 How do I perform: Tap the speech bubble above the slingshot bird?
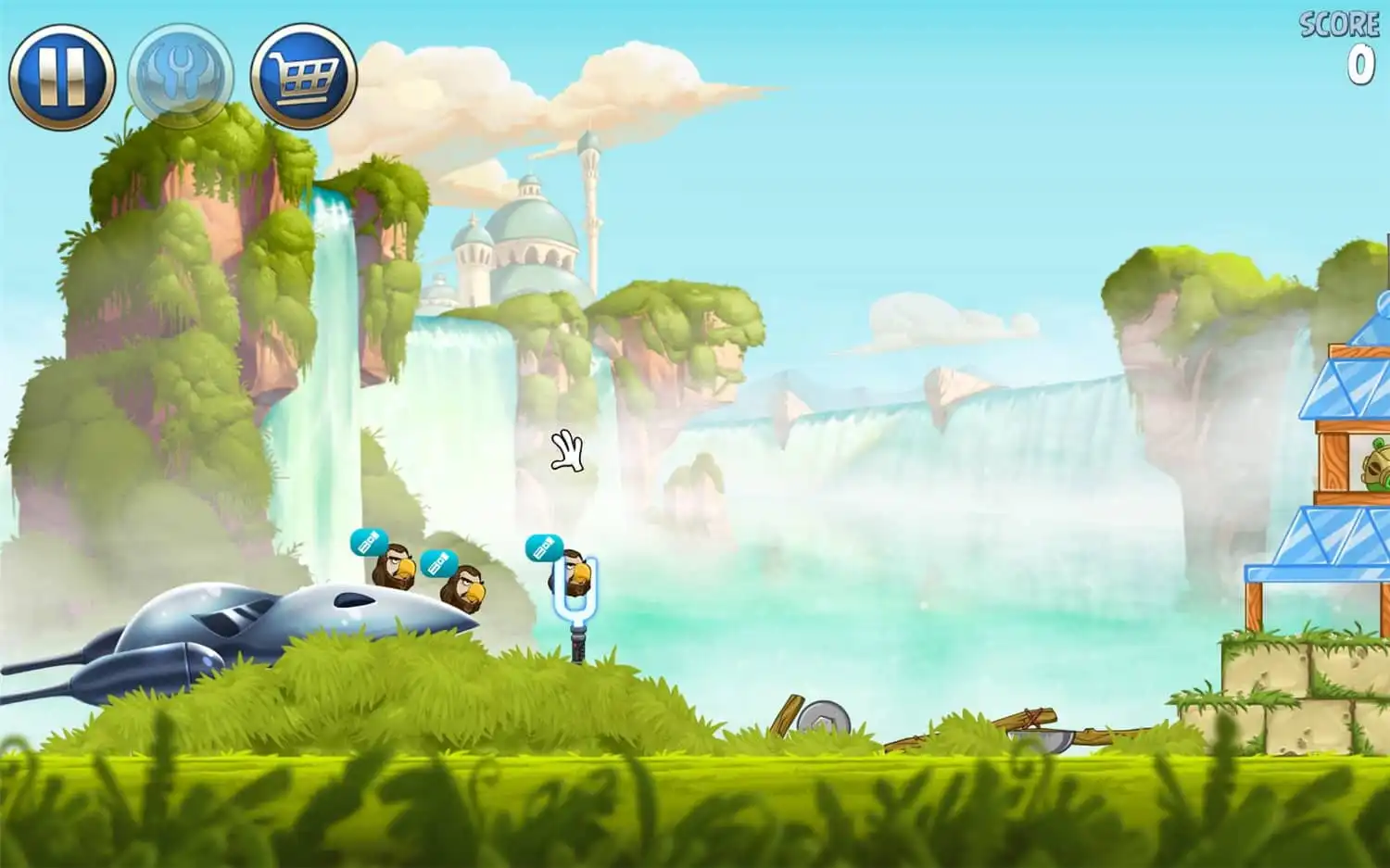548,547
